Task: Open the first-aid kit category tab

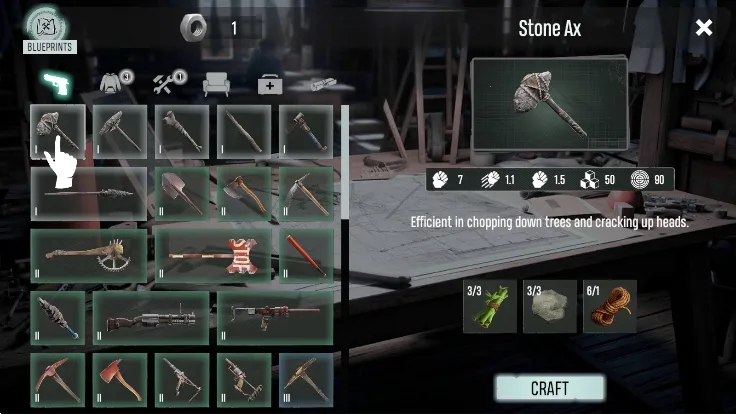Action: (268, 85)
